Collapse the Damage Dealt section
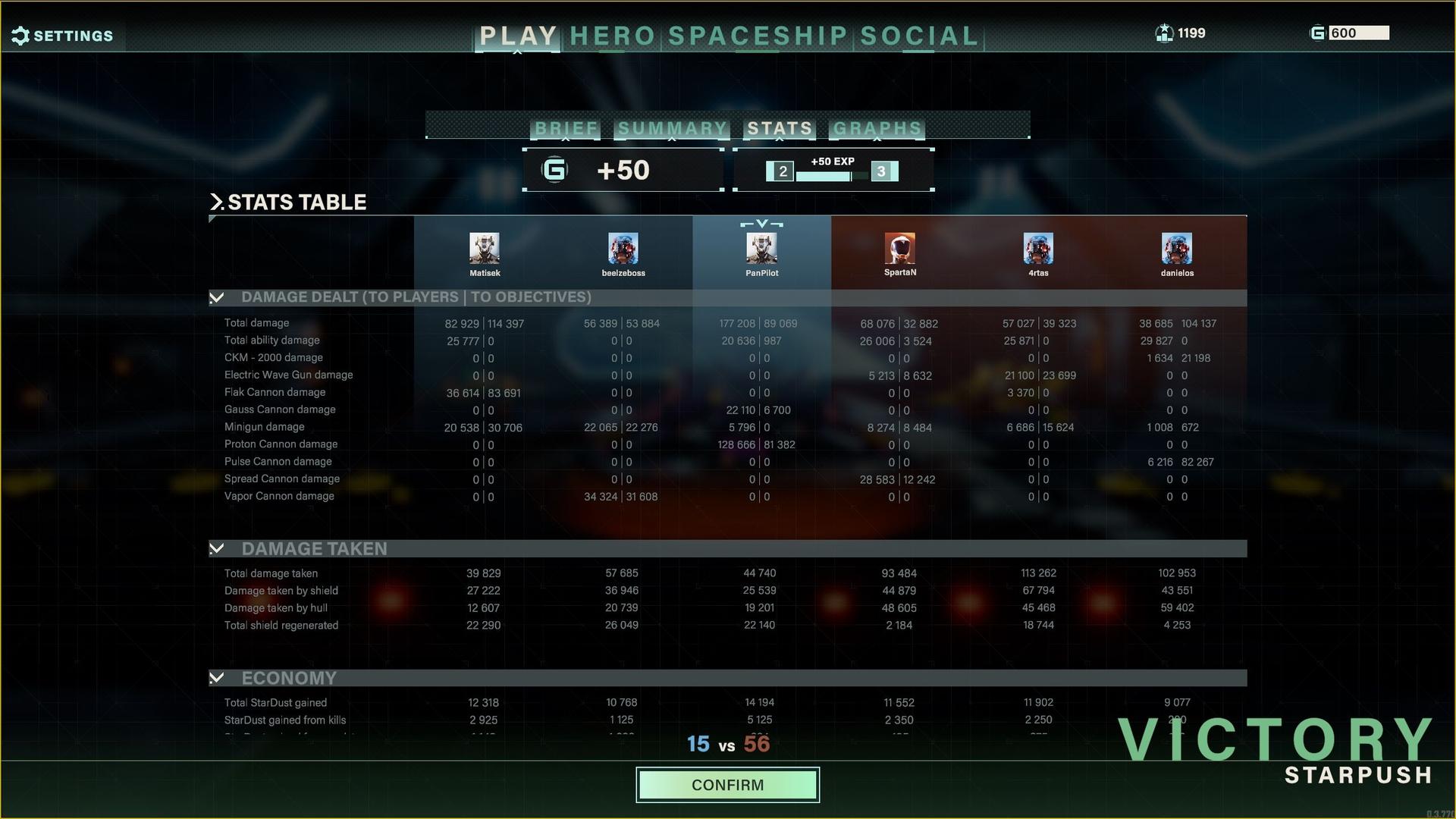Viewport: 1456px width, 819px height. point(217,297)
